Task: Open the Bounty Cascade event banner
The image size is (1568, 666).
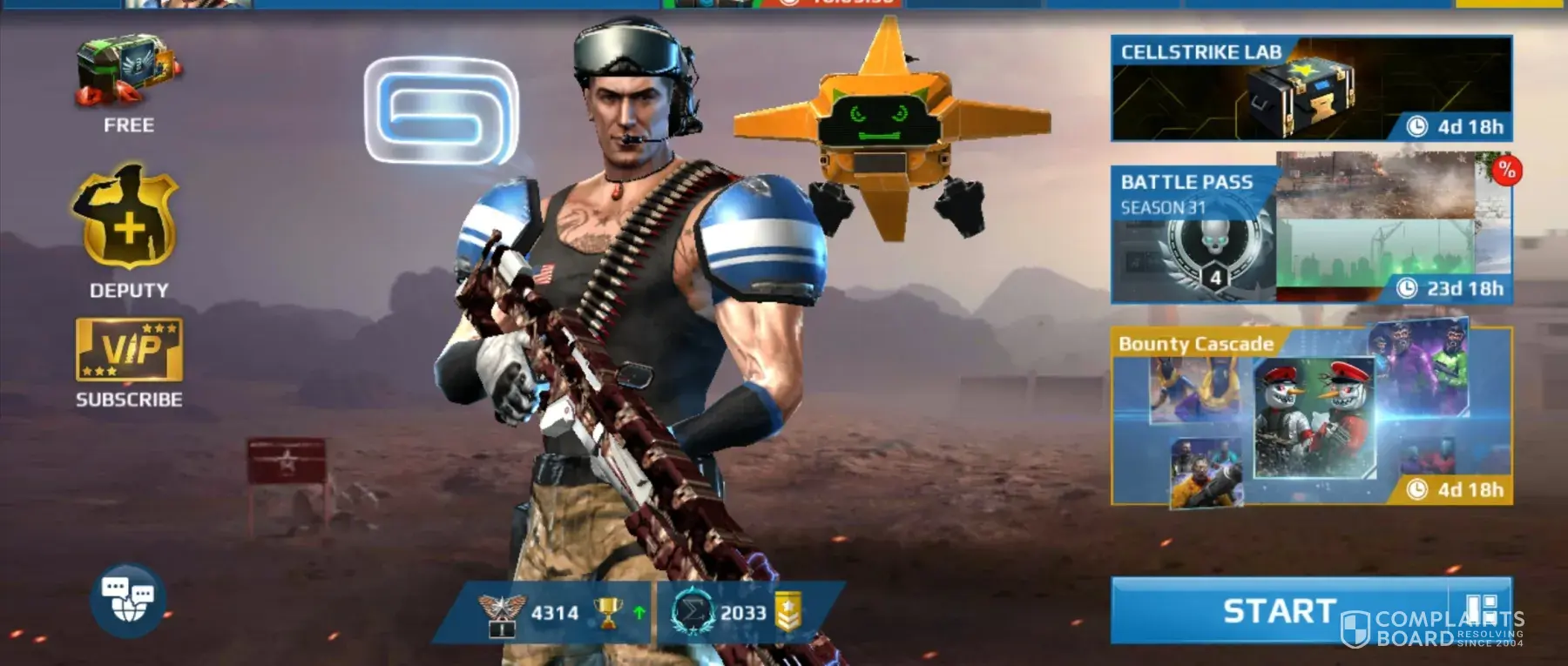Action: [1310, 416]
